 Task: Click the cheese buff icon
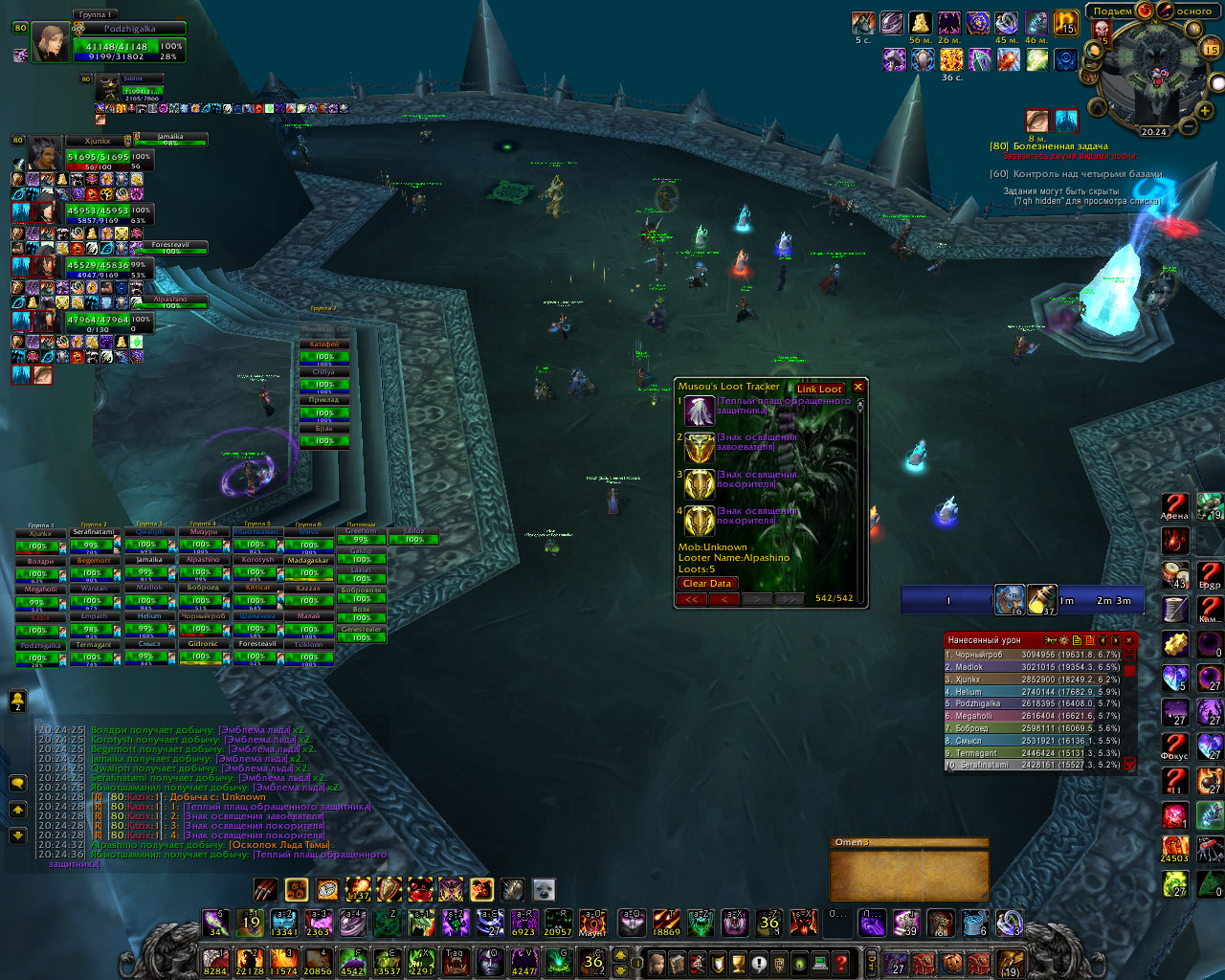tap(921, 23)
